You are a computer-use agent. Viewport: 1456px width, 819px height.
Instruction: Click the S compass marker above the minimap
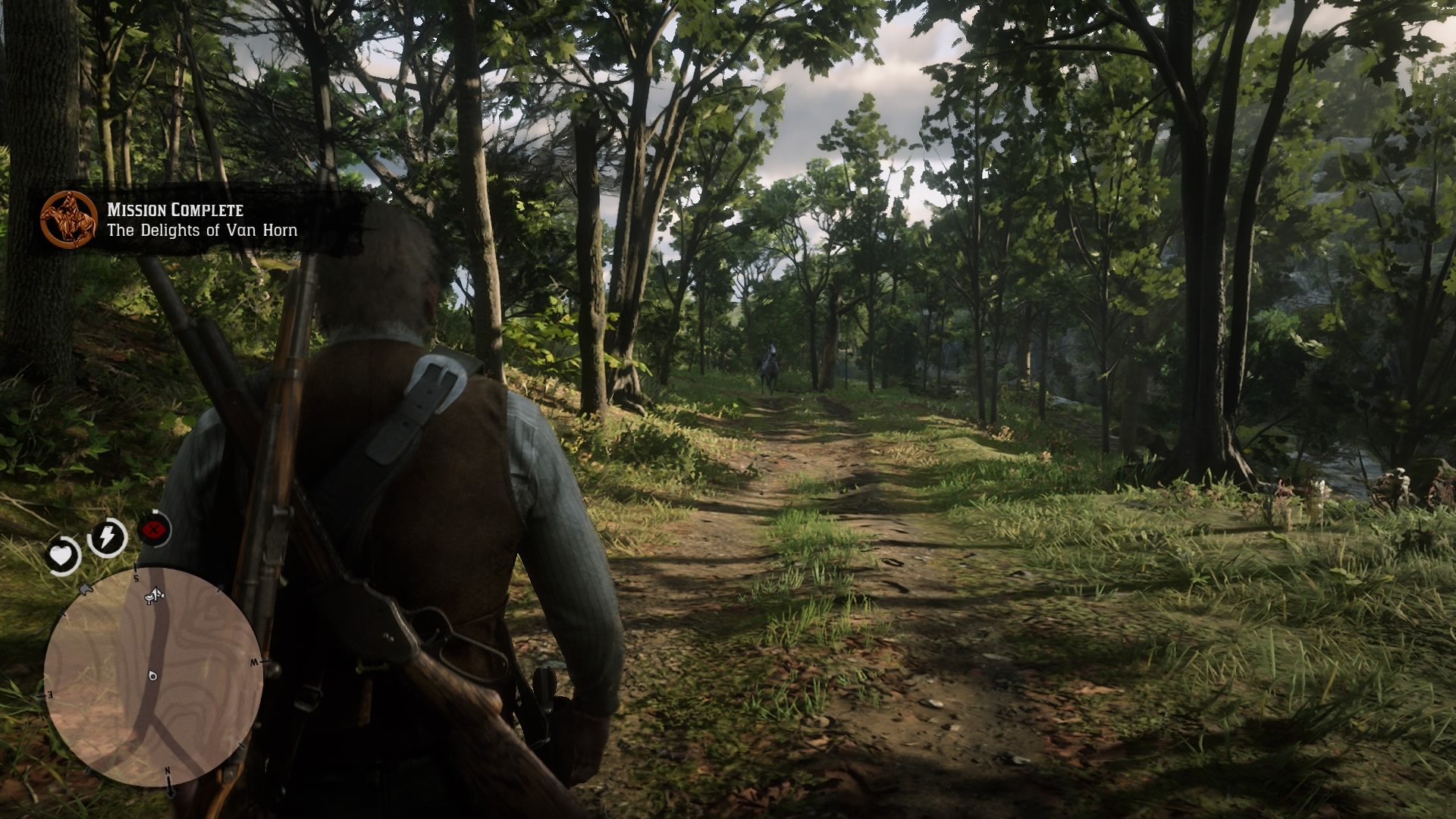[x=136, y=579]
